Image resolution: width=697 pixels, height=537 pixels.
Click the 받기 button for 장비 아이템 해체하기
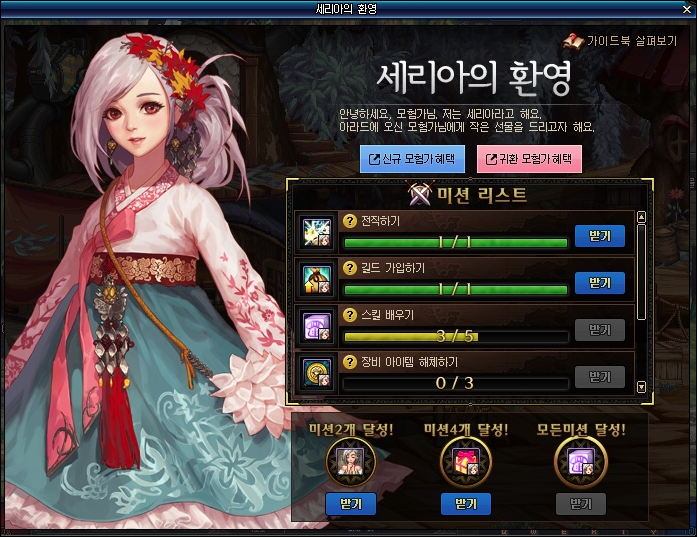[600, 376]
